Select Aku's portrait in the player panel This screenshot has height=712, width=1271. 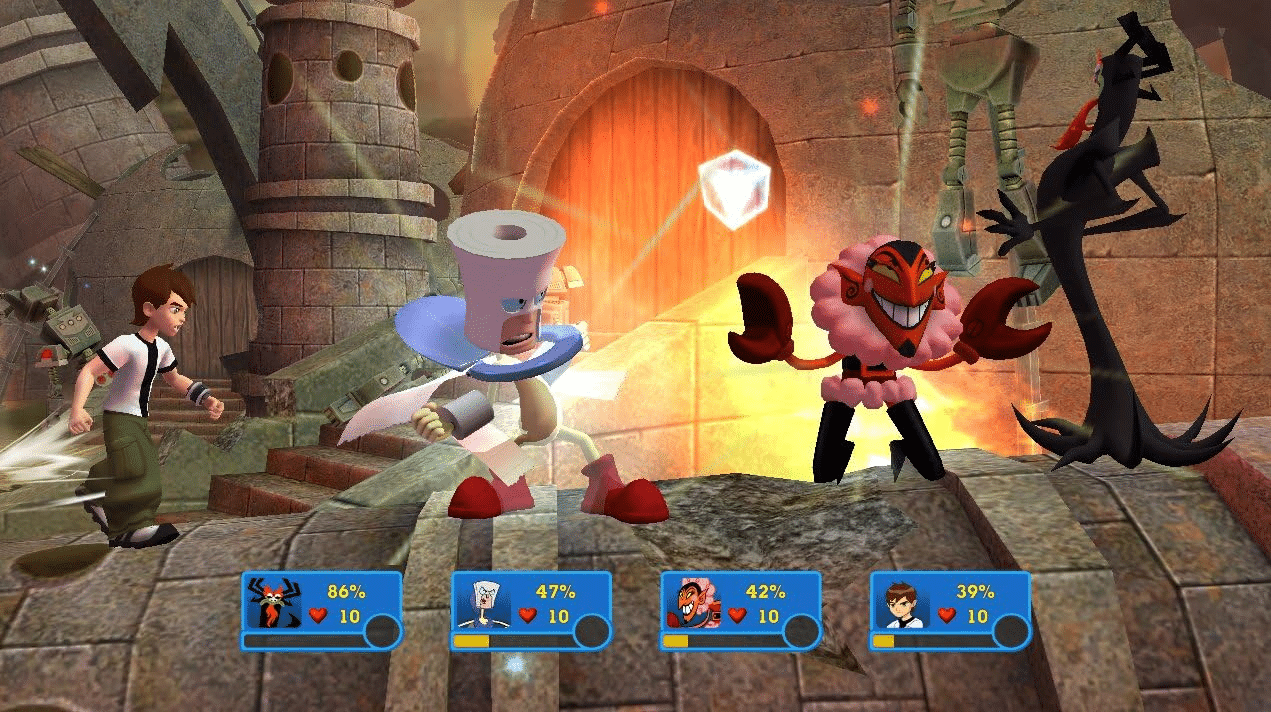272,603
